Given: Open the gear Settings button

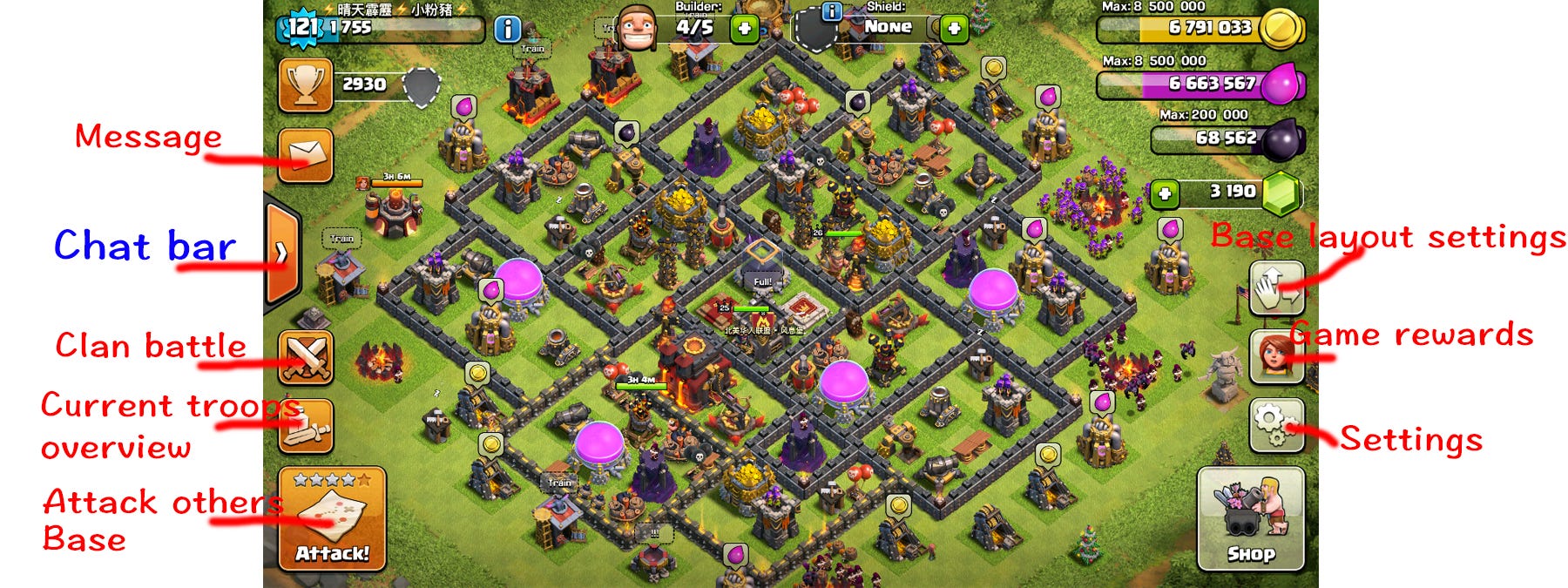Looking at the screenshot, I should [x=1276, y=425].
